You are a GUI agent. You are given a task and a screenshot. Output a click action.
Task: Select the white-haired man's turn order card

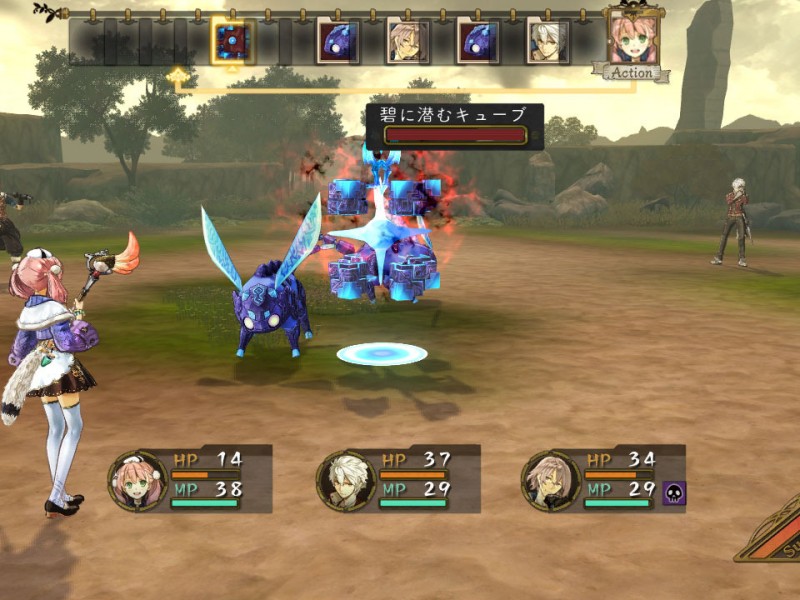tap(548, 42)
